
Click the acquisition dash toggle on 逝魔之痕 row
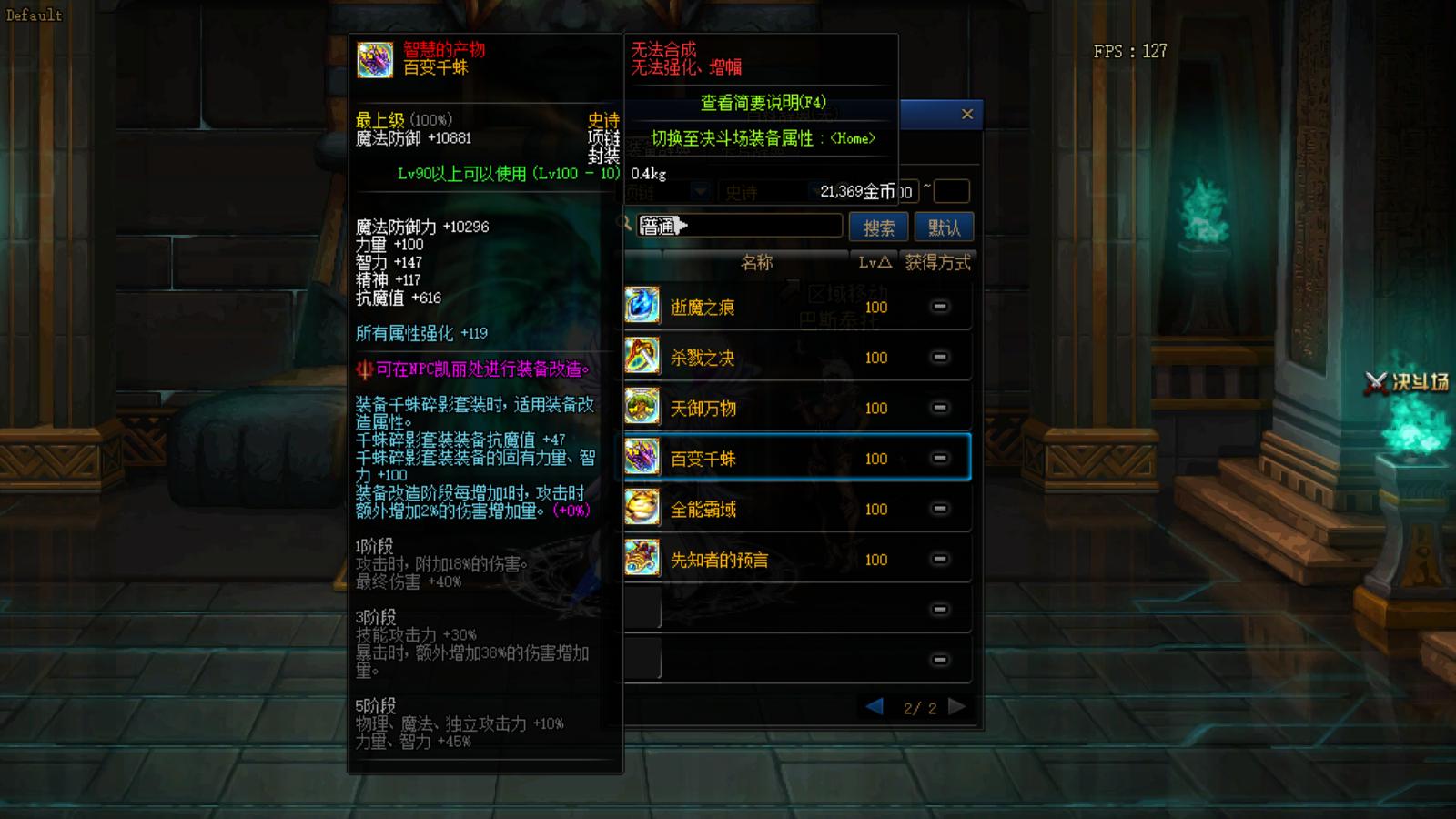[x=938, y=307]
